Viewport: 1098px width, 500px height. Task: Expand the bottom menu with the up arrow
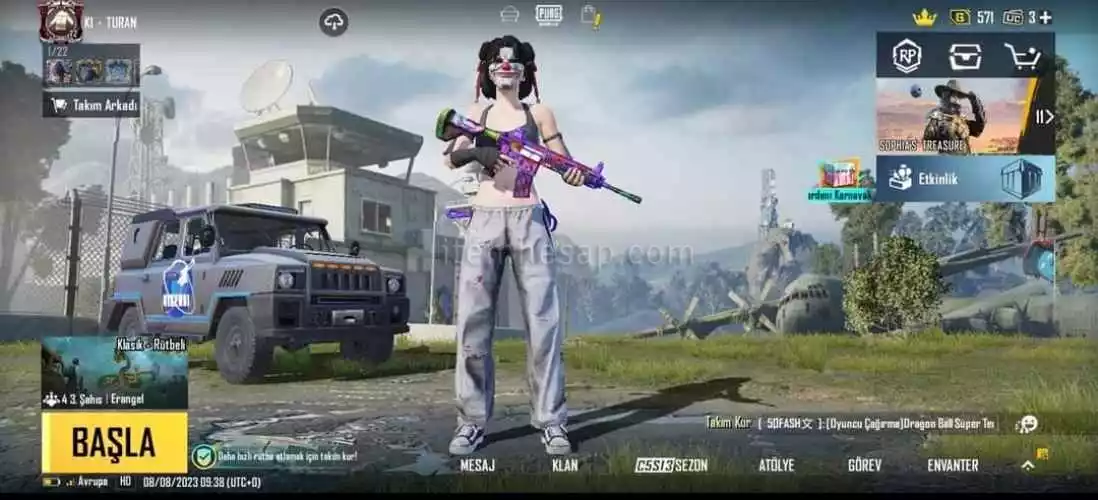(1027, 465)
